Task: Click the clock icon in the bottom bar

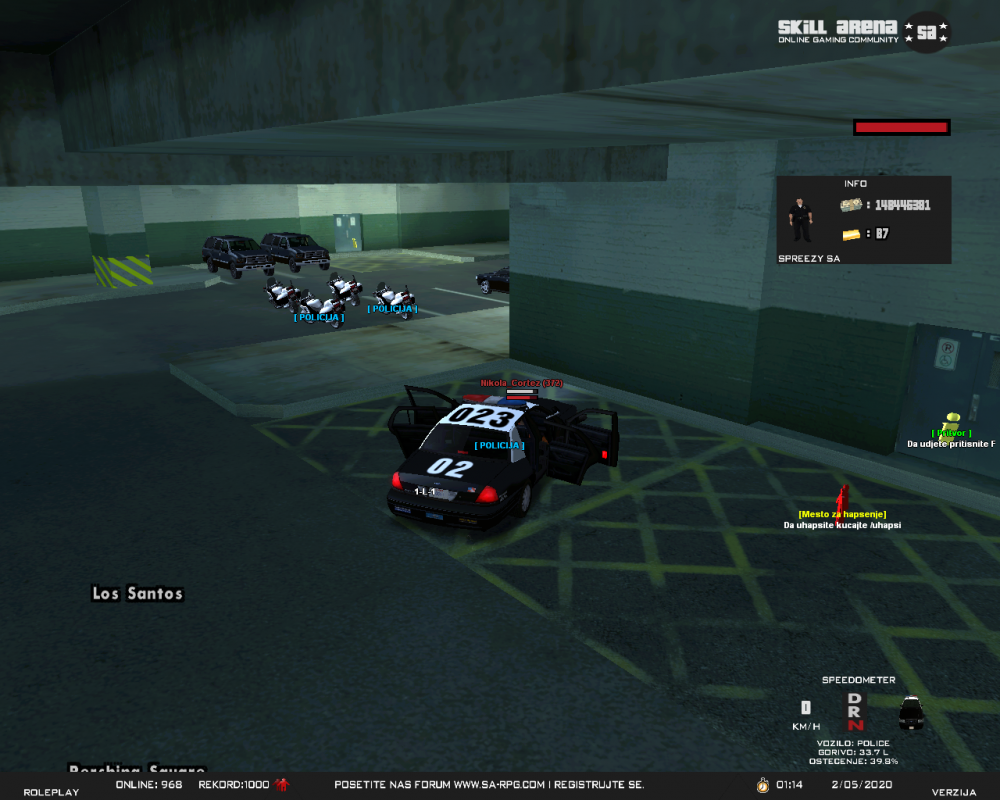Action: pyautogui.click(x=762, y=785)
